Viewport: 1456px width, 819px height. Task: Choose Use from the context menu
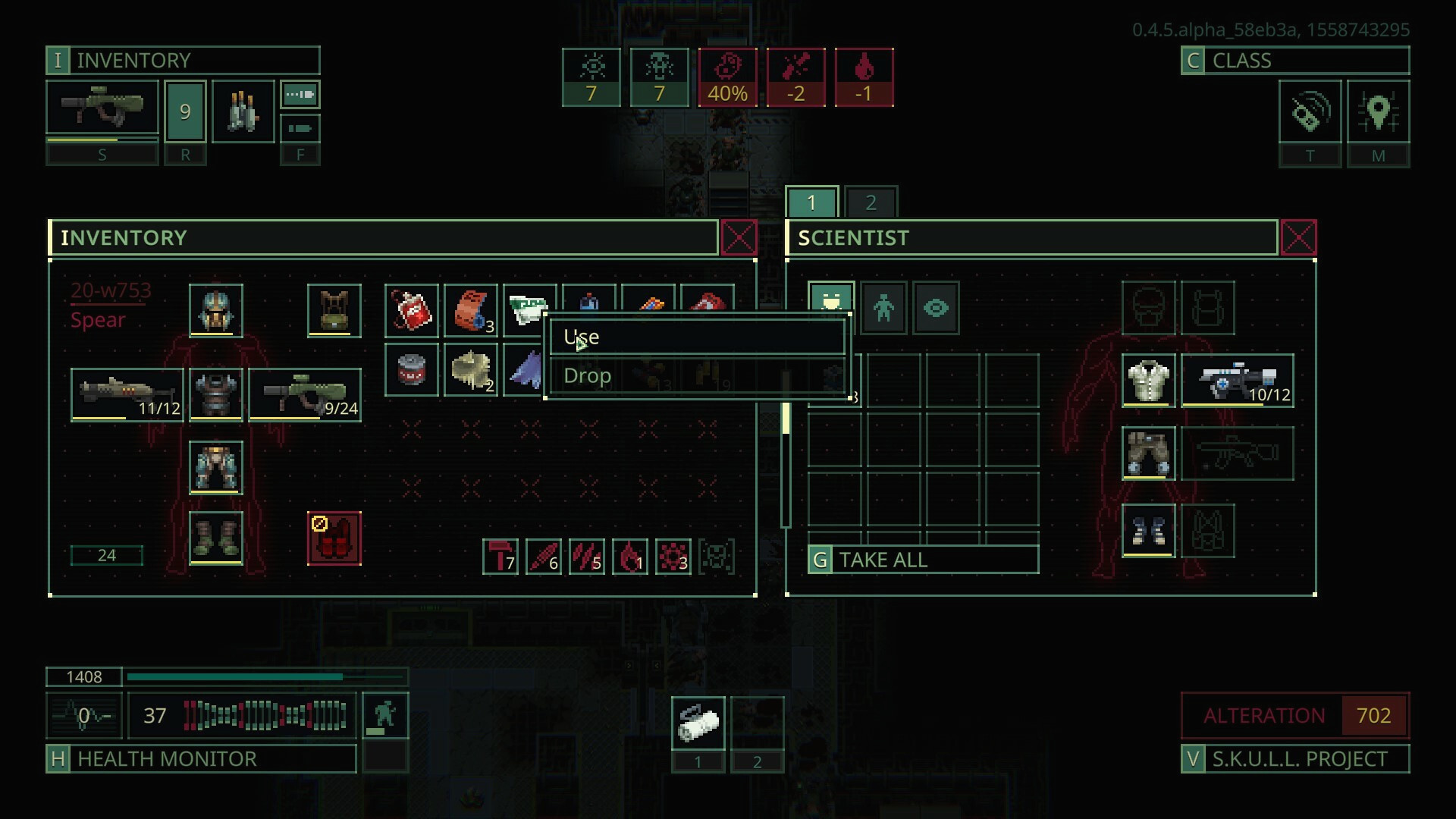695,337
